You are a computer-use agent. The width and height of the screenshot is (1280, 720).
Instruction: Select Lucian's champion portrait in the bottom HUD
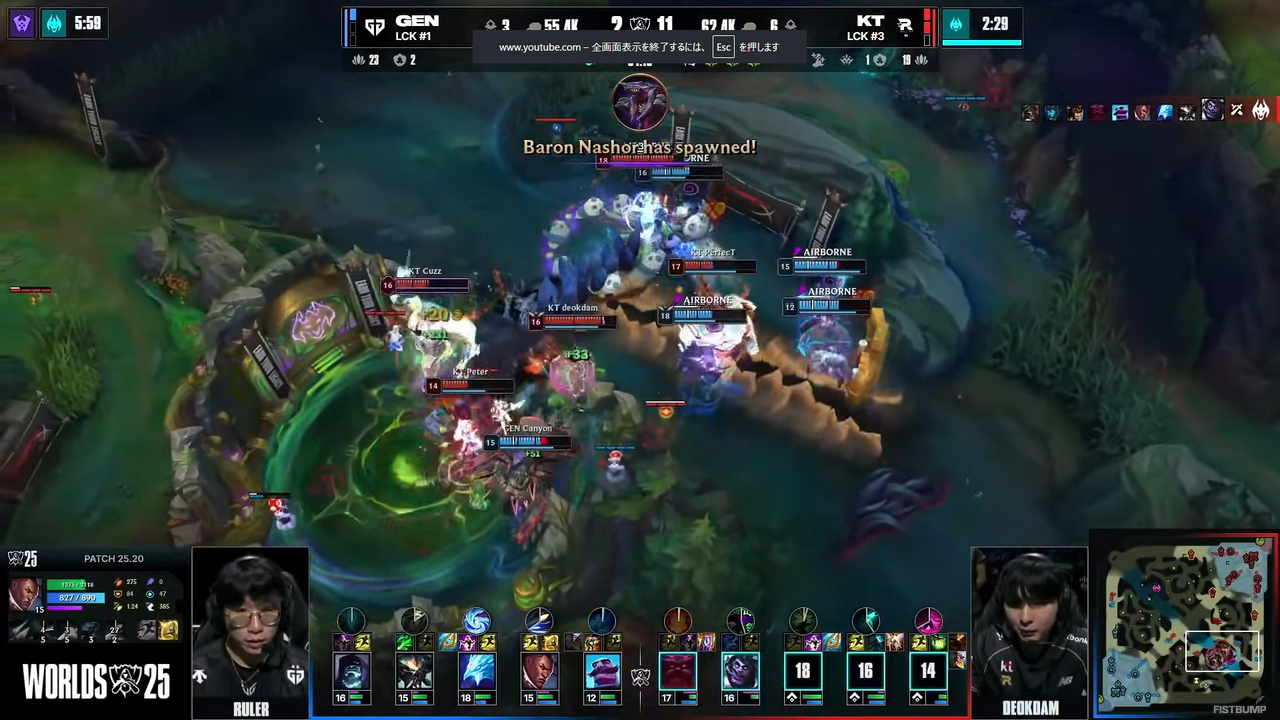(541, 669)
